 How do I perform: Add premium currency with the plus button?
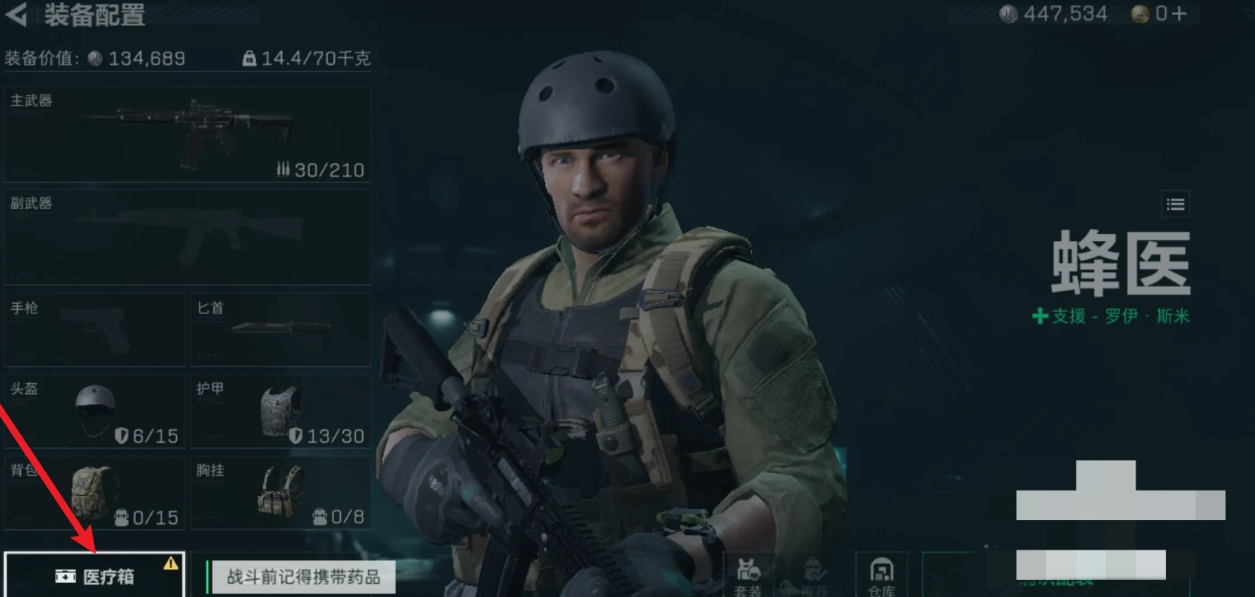[1181, 14]
